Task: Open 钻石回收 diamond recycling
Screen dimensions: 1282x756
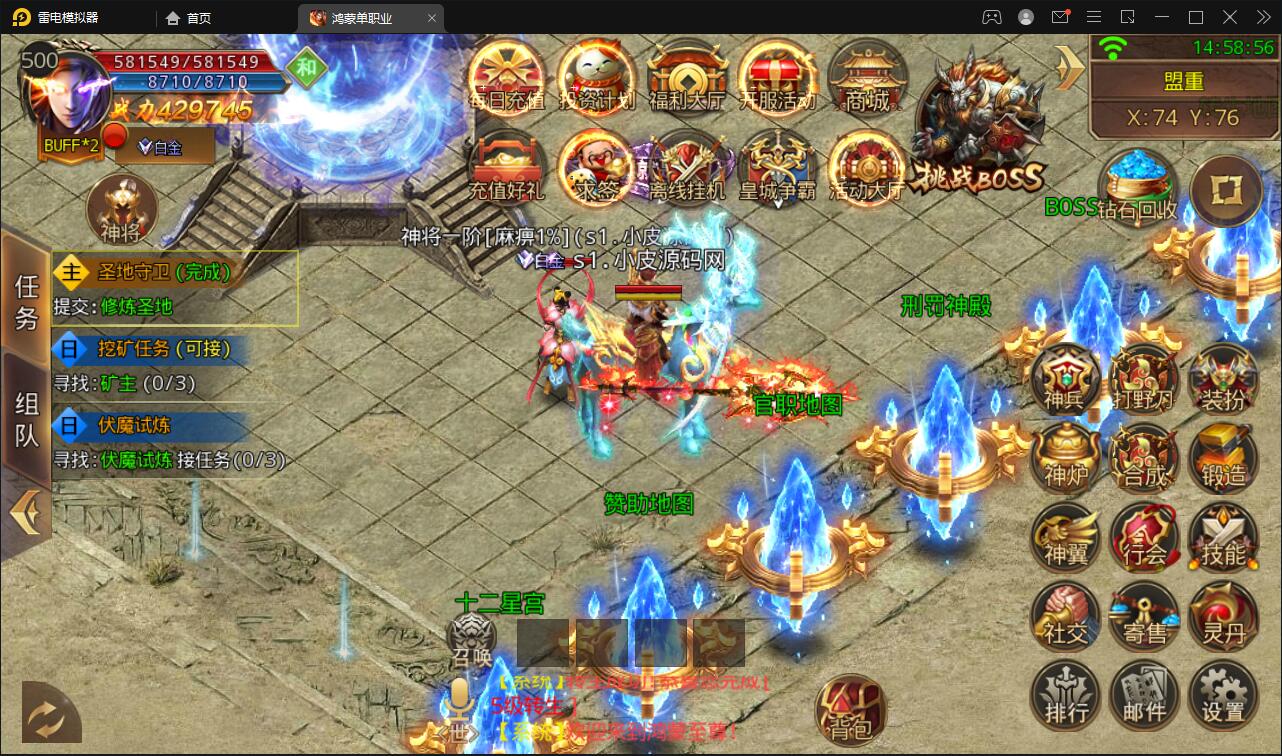Action: 1138,187
